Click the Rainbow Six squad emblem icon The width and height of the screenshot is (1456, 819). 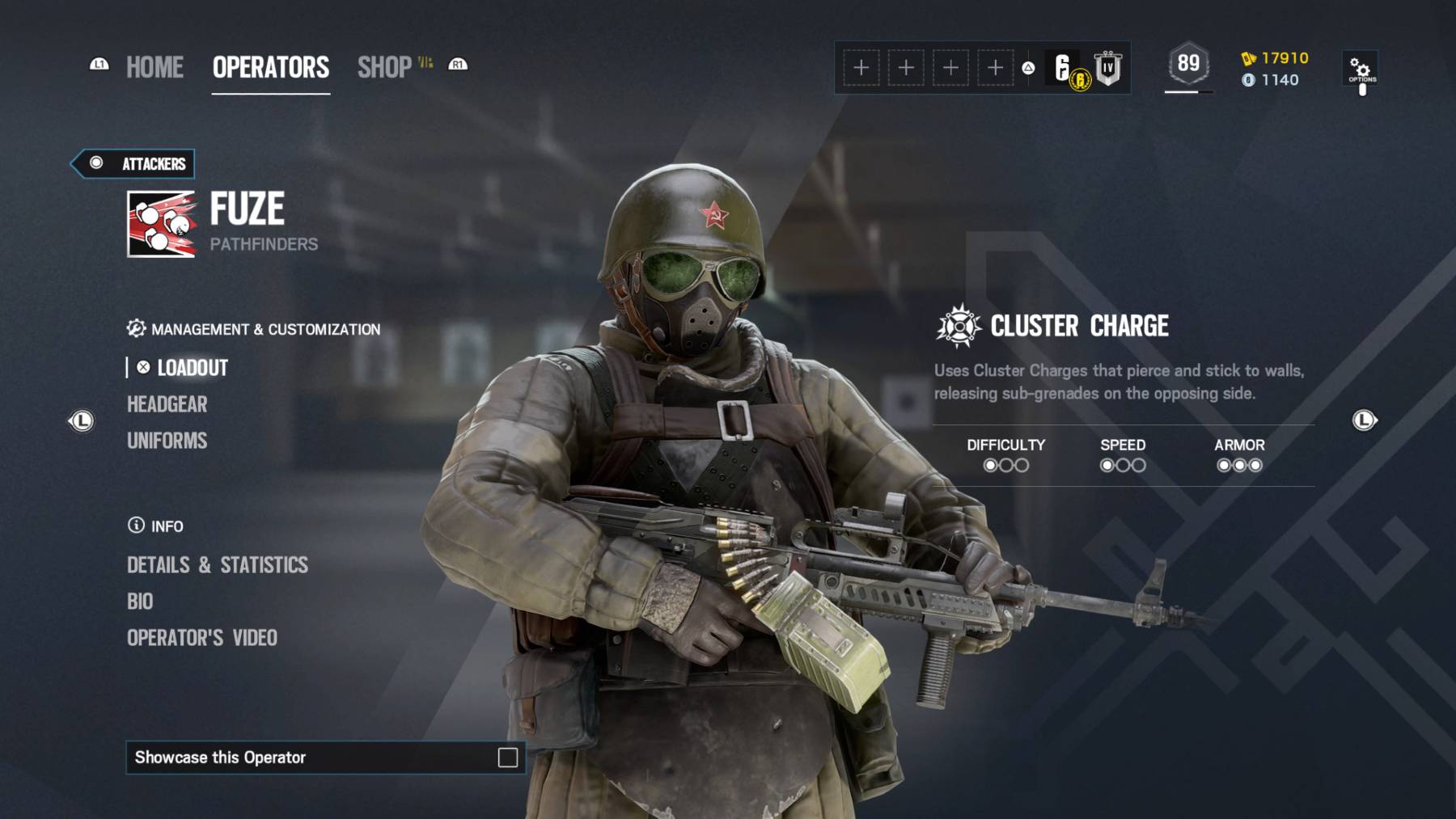pyautogui.click(x=1064, y=68)
